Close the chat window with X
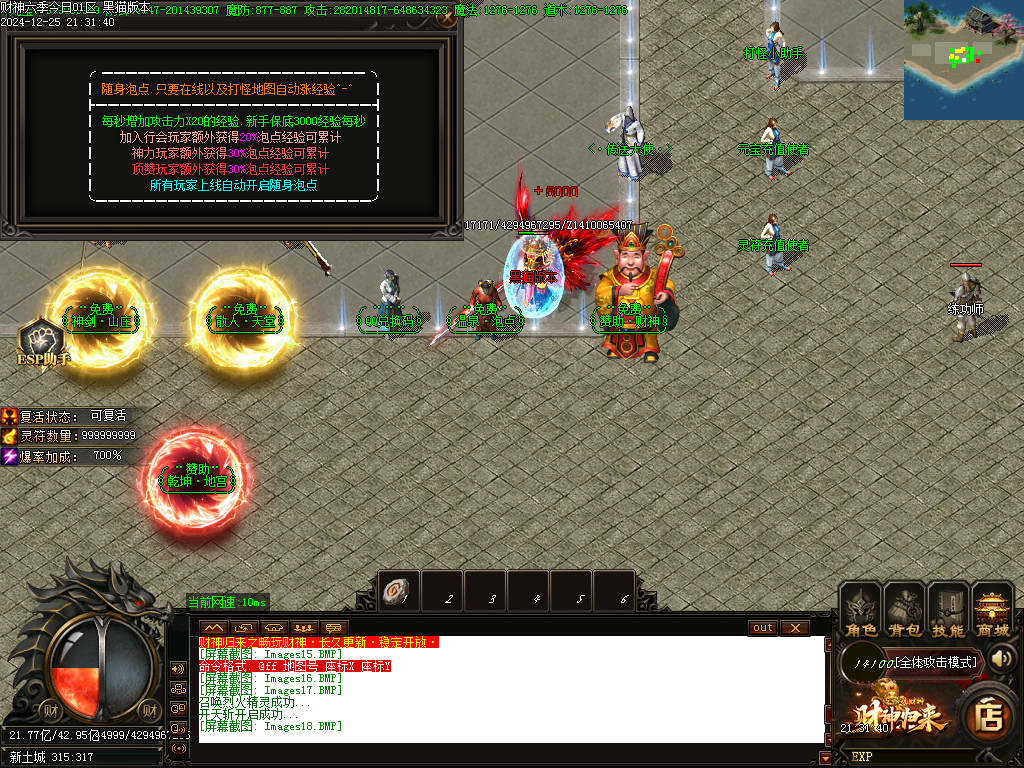The width and height of the screenshot is (1024, 768). [x=794, y=628]
